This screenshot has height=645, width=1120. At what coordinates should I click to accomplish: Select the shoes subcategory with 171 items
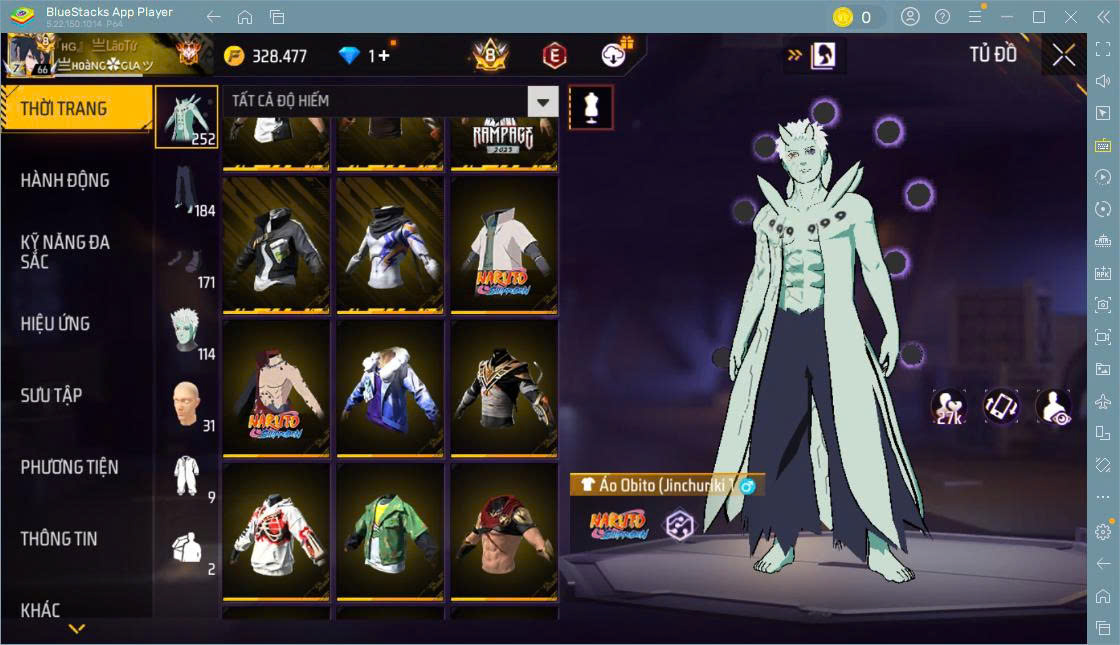[x=186, y=261]
